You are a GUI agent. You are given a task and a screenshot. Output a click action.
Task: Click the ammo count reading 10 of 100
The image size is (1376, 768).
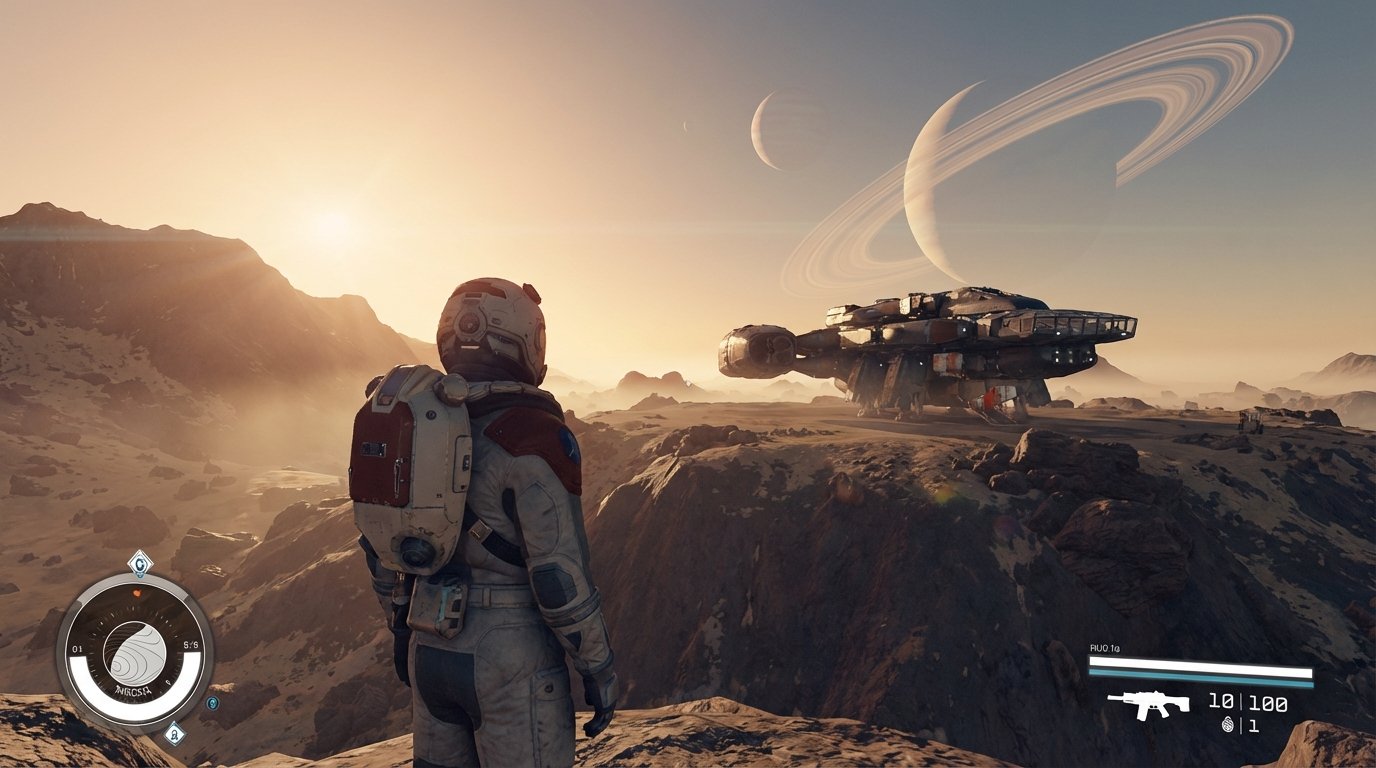1248,702
